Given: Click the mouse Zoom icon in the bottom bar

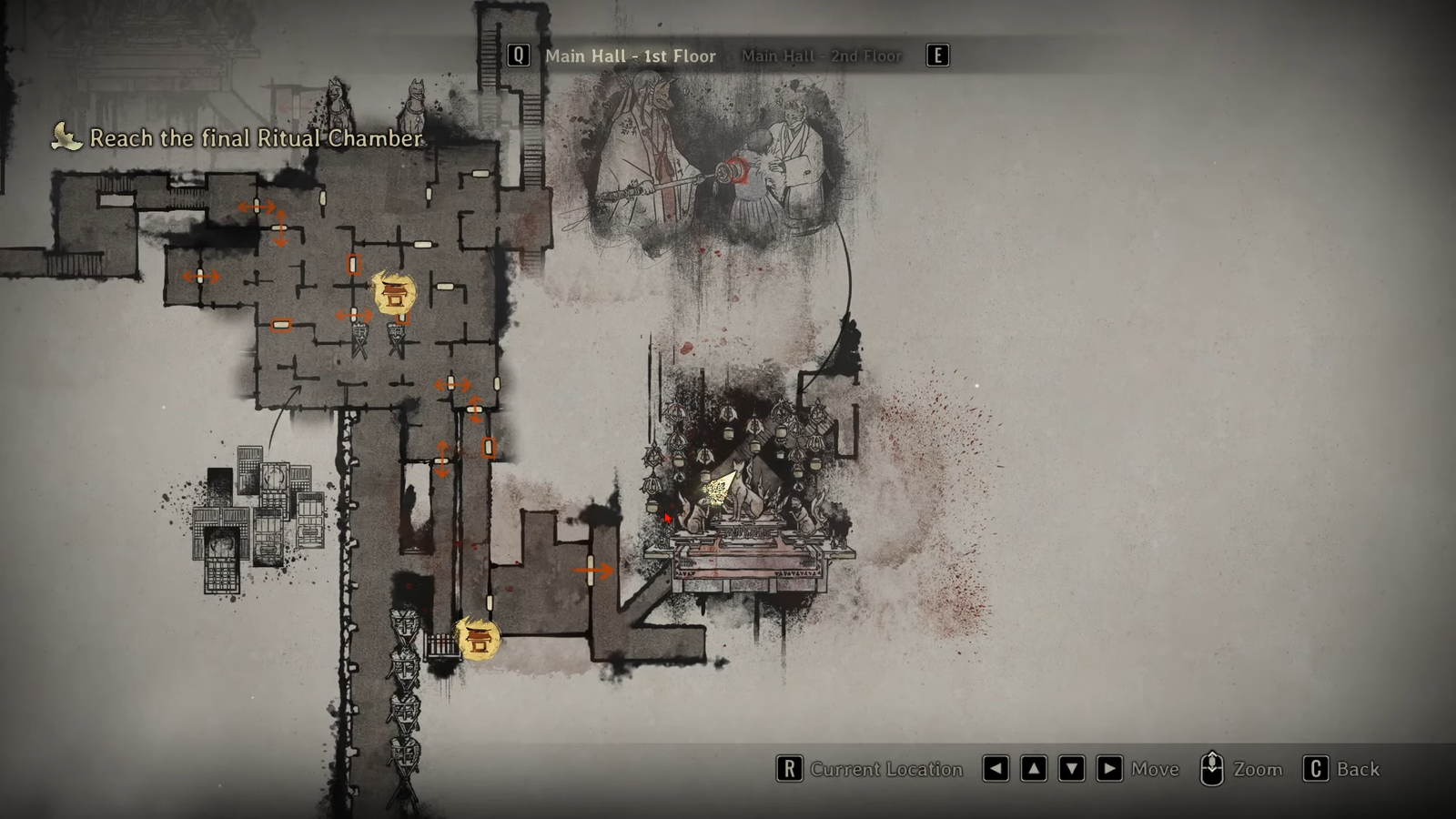Looking at the screenshot, I should point(1211,769).
